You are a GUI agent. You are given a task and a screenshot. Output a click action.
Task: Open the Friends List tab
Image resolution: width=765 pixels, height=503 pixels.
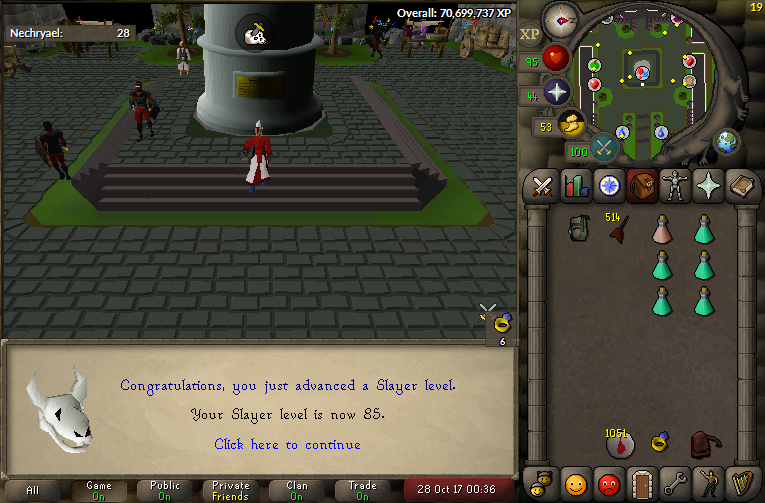575,483
